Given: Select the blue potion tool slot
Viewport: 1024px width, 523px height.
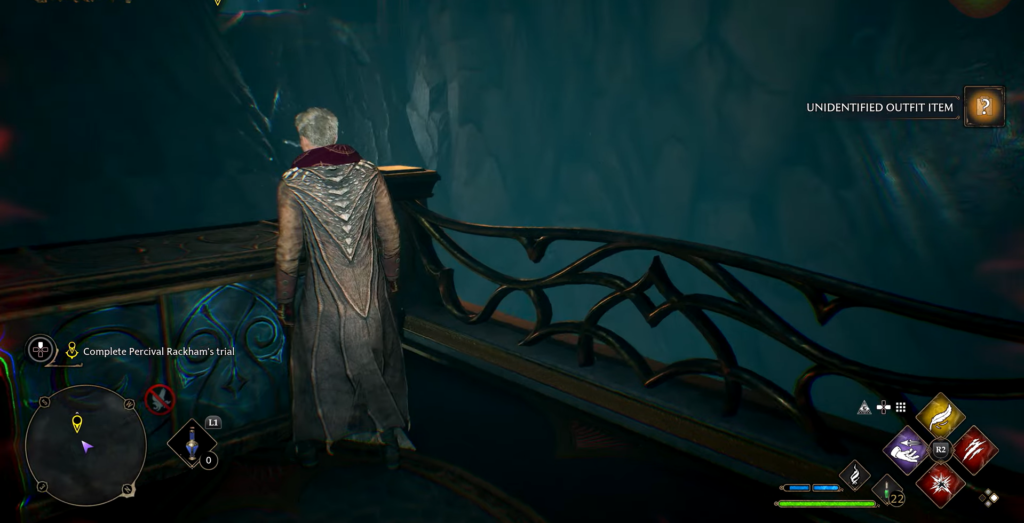Looking at the screenshot, I should [191, 442].
